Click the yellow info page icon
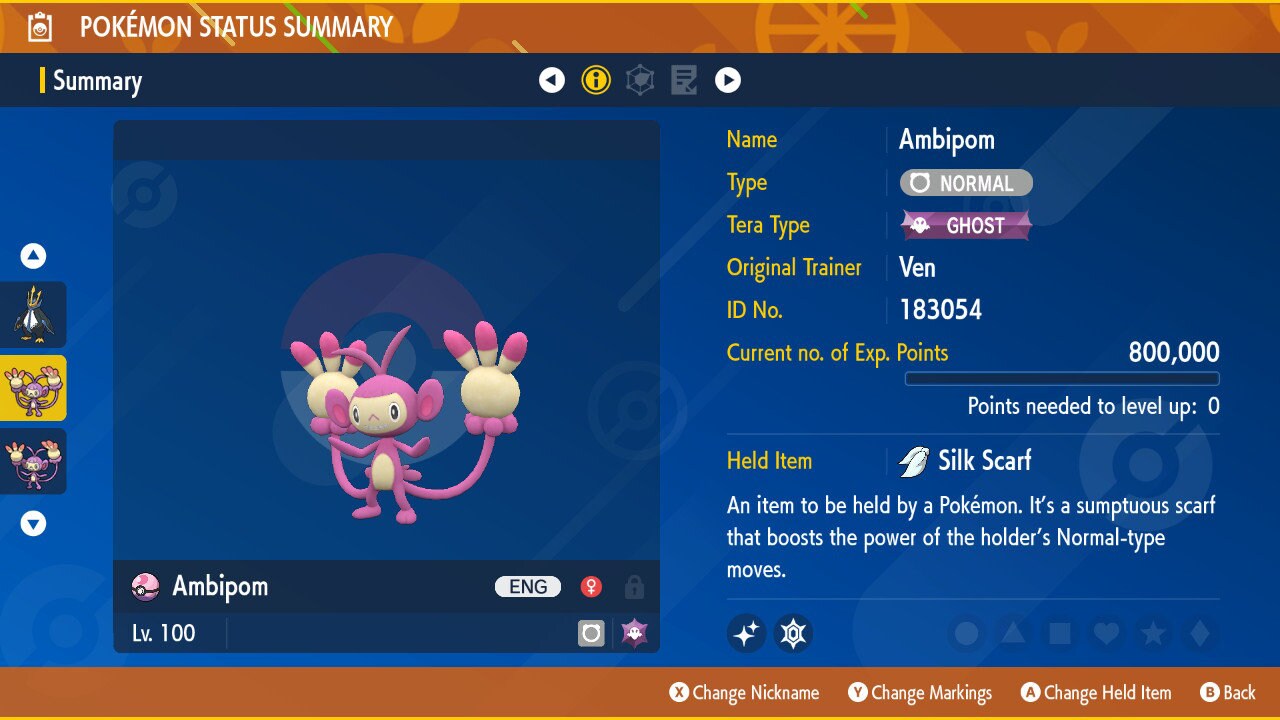 (596, 80)
